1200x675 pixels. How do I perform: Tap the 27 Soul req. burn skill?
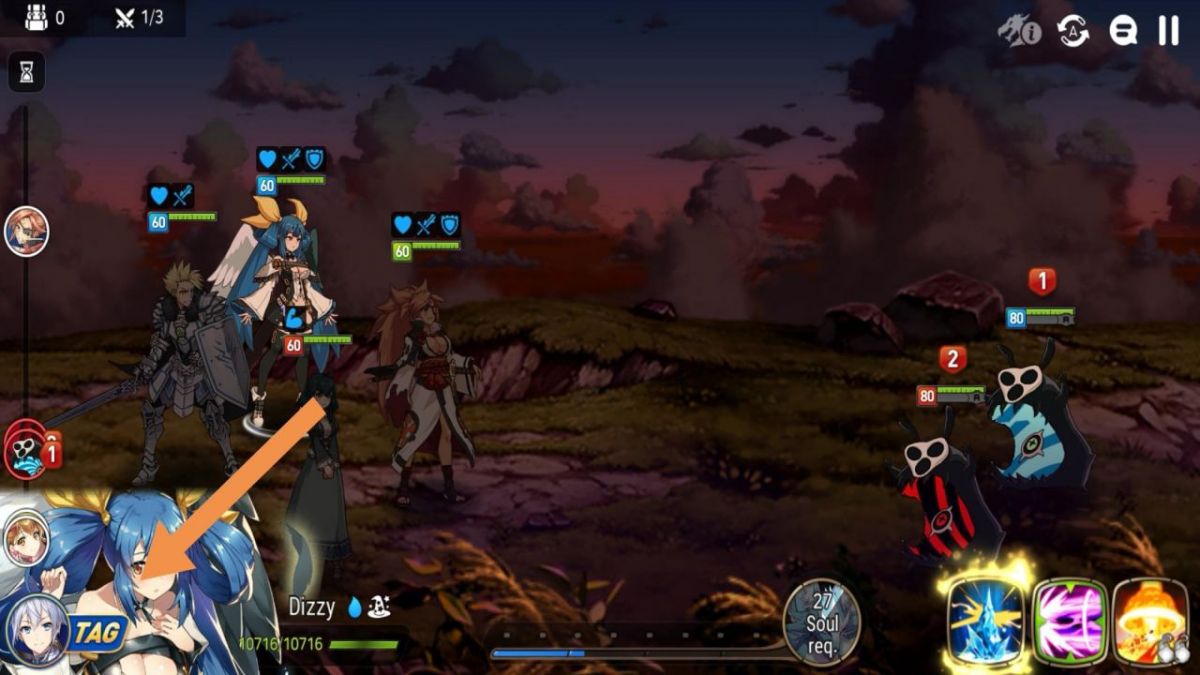[x=821, y=622]
